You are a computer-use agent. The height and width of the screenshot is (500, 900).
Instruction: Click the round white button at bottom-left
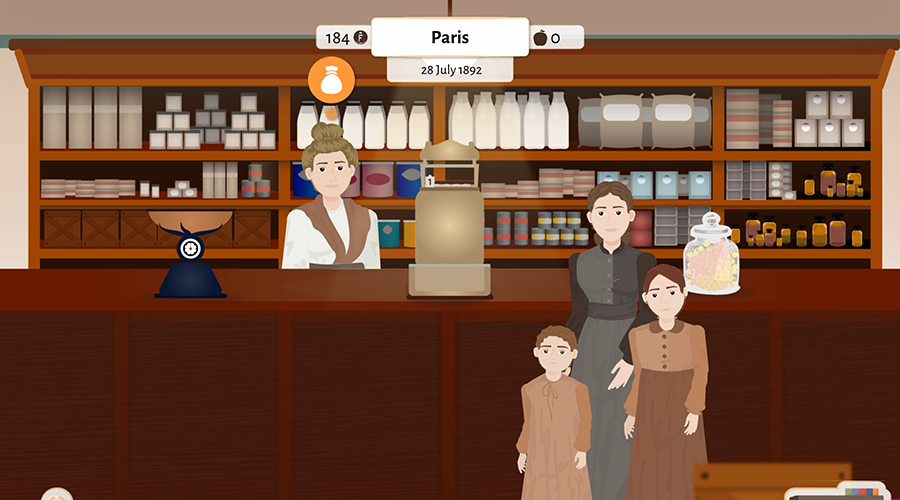(x=57, y=495)
